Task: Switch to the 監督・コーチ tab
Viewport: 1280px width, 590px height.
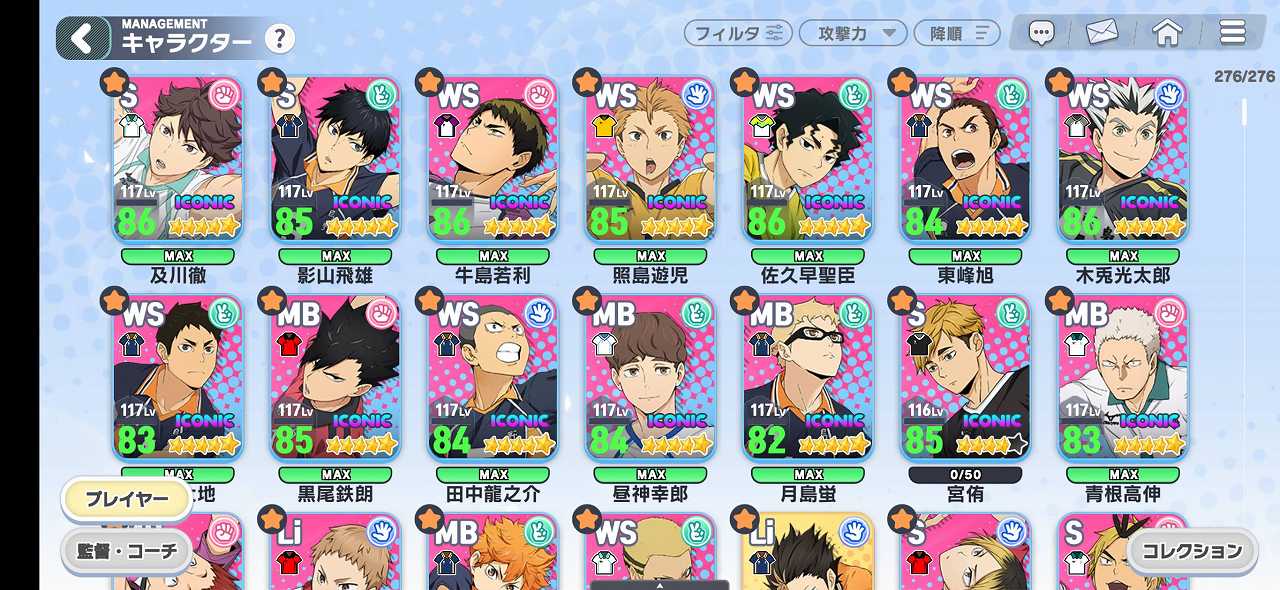Action: coord(127,550)
